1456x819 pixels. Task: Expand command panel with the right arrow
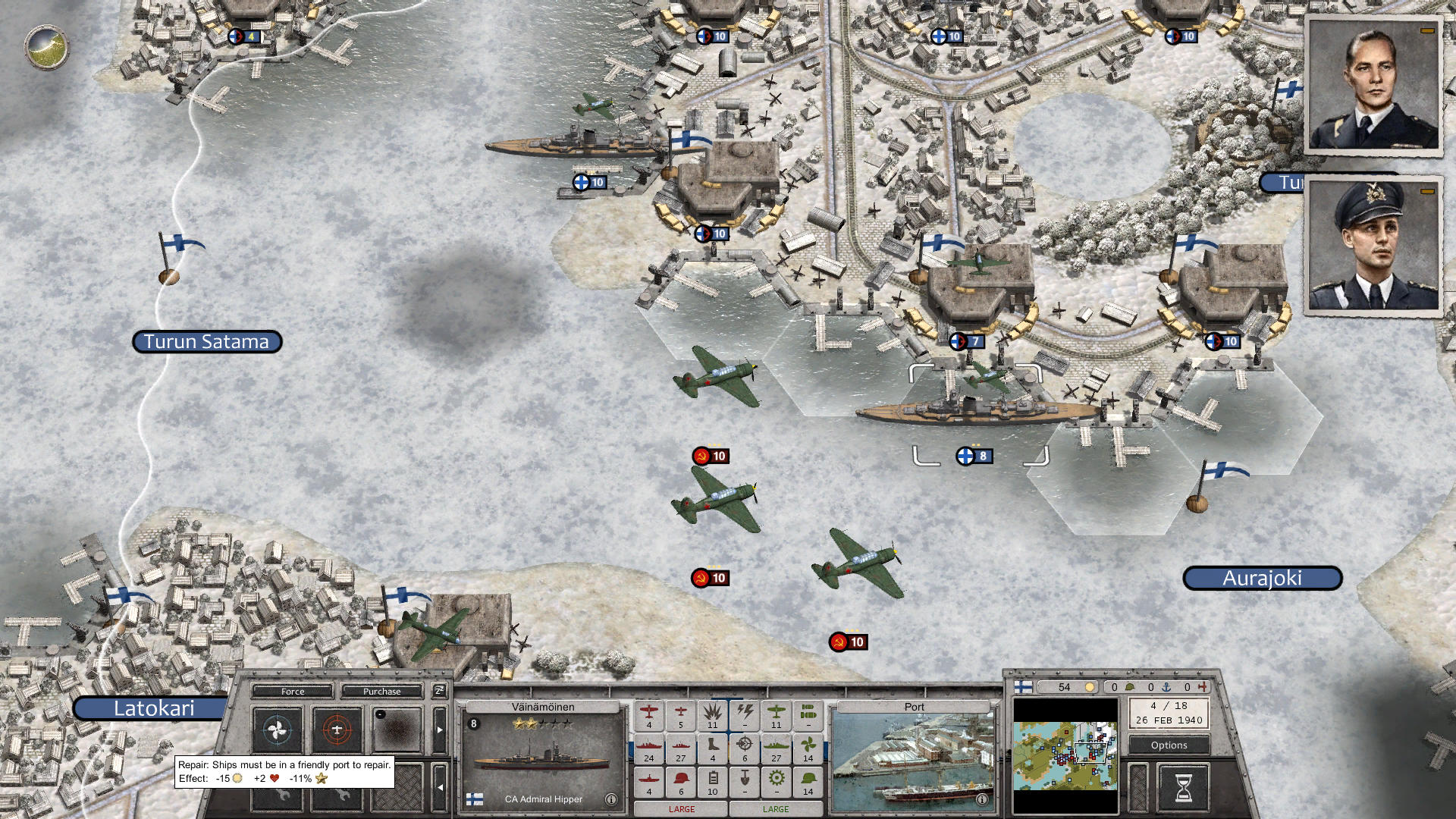click(441, 728)
